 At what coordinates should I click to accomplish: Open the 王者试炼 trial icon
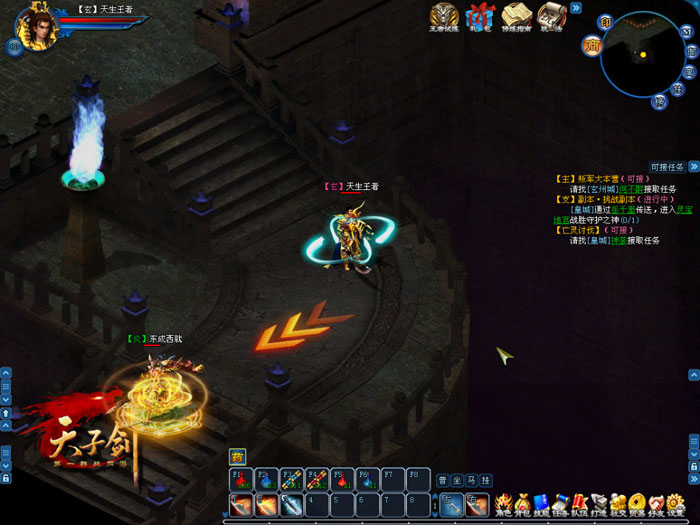(x=445, y=17)
